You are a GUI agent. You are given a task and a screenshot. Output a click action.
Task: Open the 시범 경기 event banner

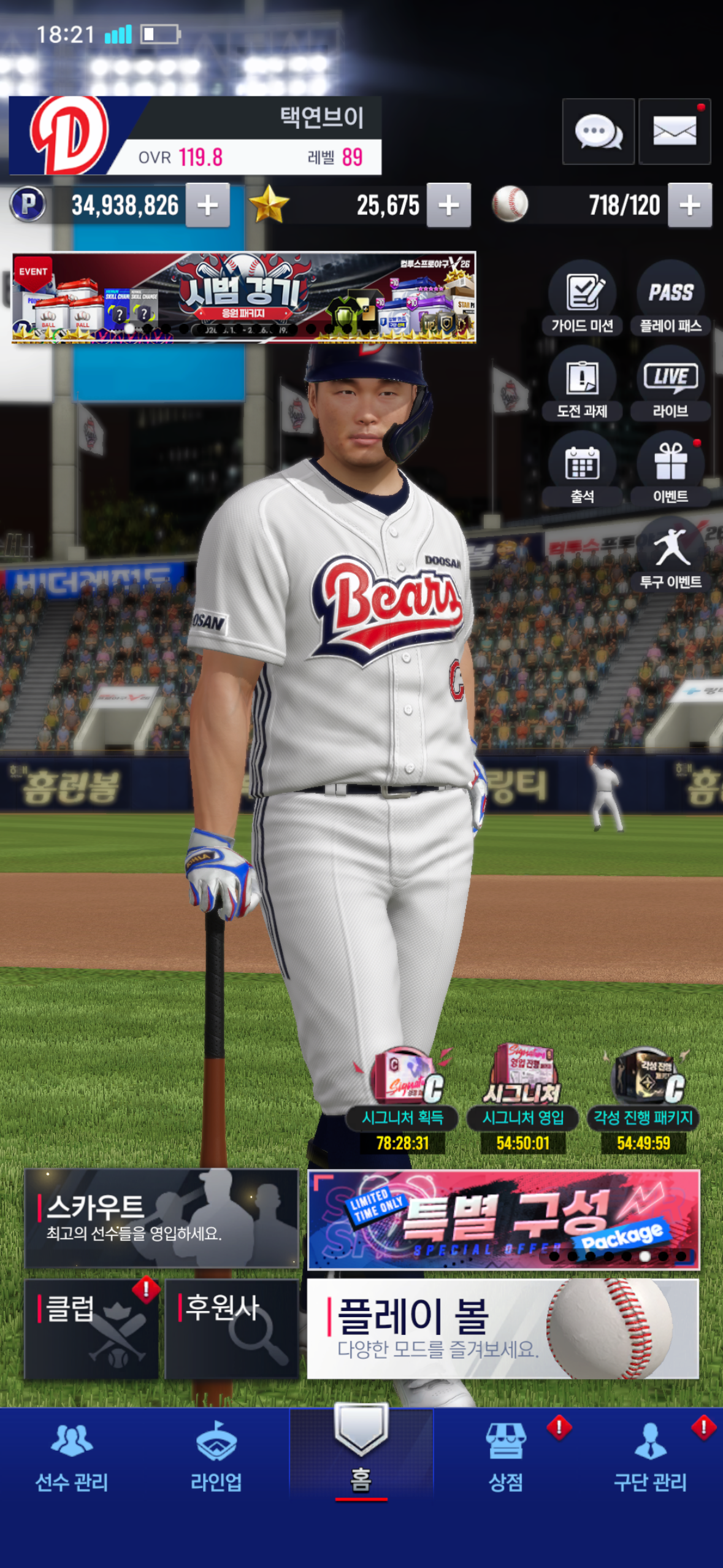244,297
